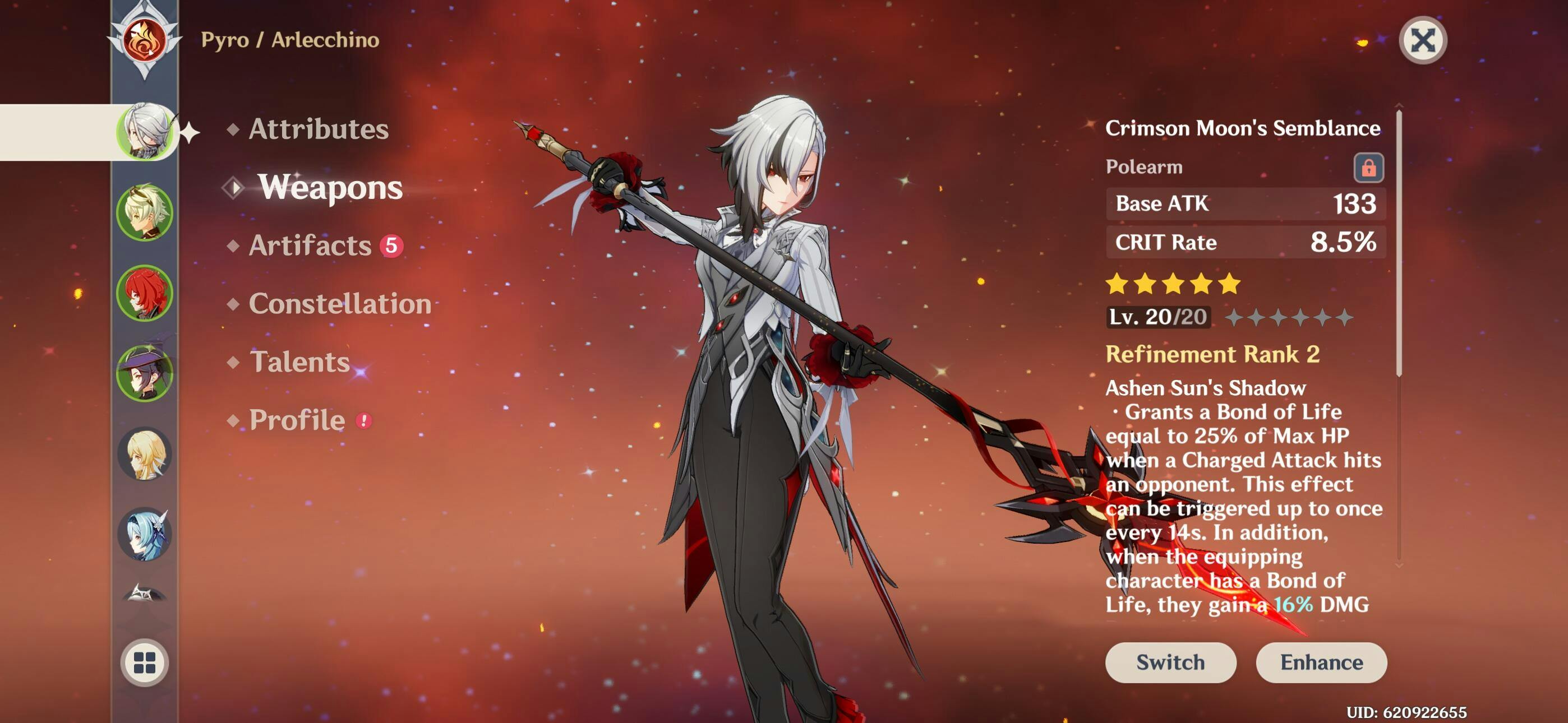Screen dimensions: 1568x723
Task: View the Constellation page
Action: tap(340, 304)
